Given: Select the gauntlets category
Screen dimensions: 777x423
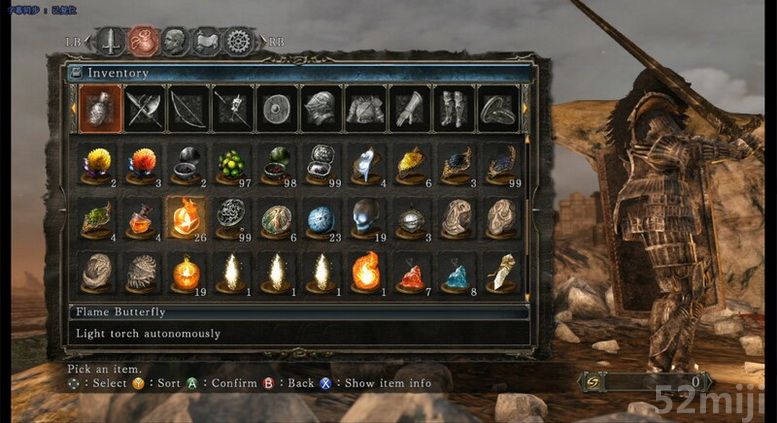Looking at the screenshot, I should click(x=408, y=108).
